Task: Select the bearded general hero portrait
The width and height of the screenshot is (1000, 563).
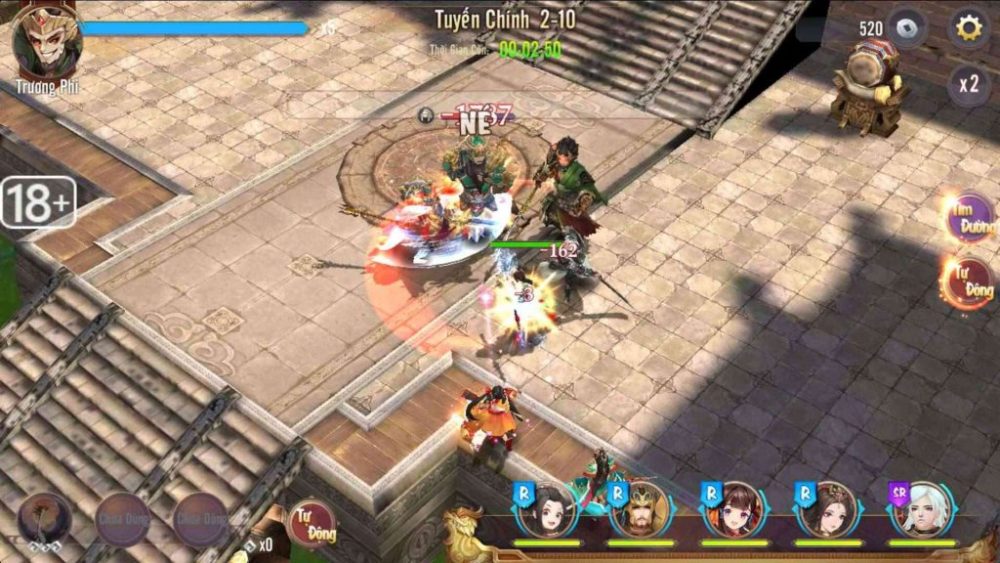Action: (640, 511)
